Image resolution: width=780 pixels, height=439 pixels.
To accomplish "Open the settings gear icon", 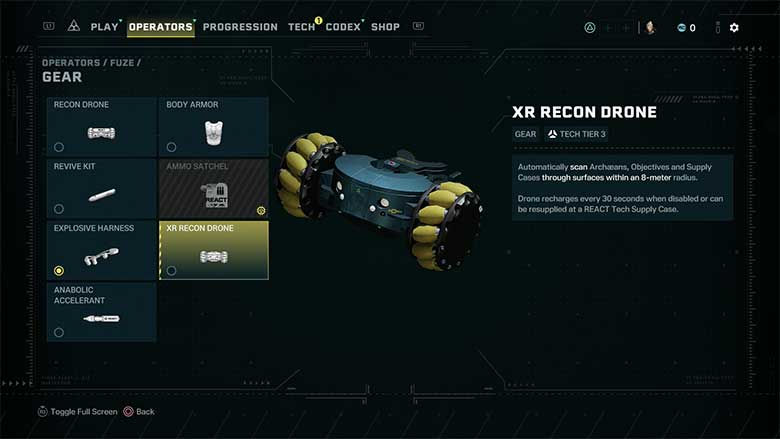I will (x=734, y=27).
